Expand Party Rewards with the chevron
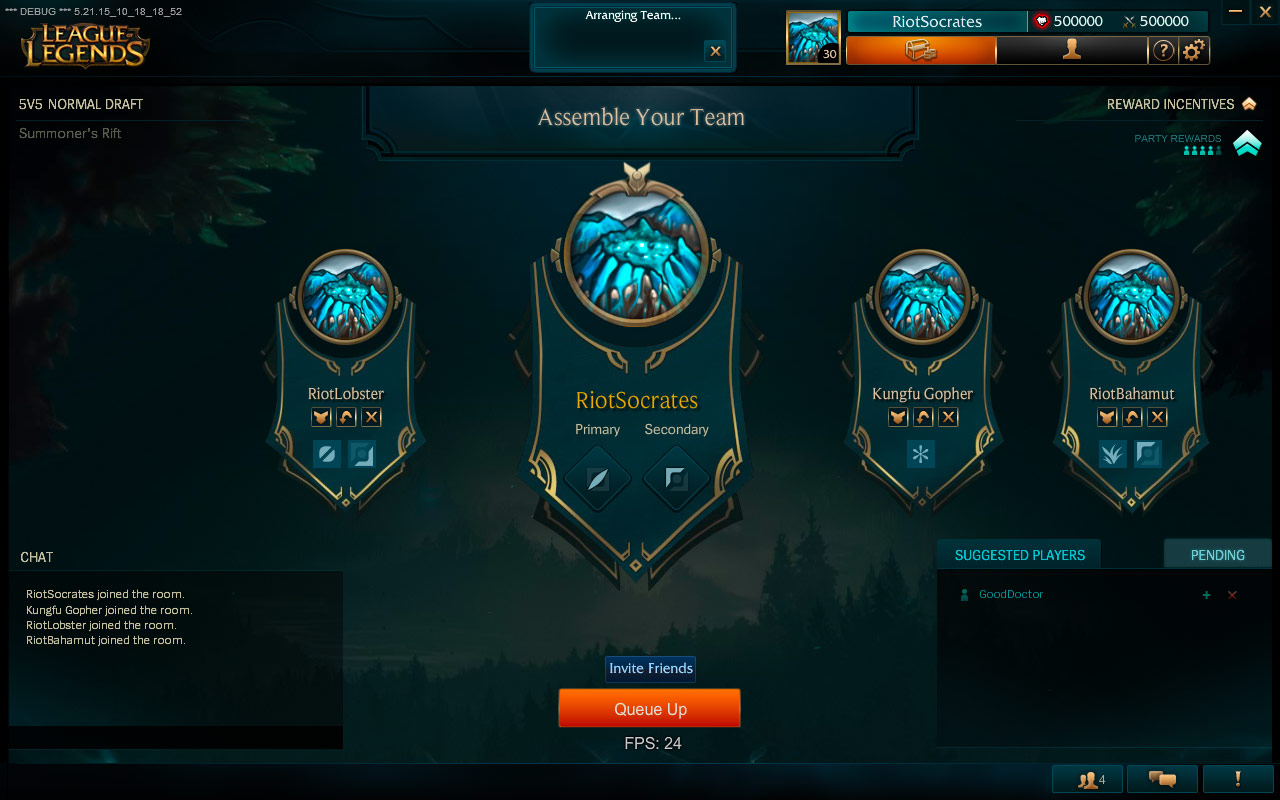1280x800 pixels. (x=1246, y=143)
